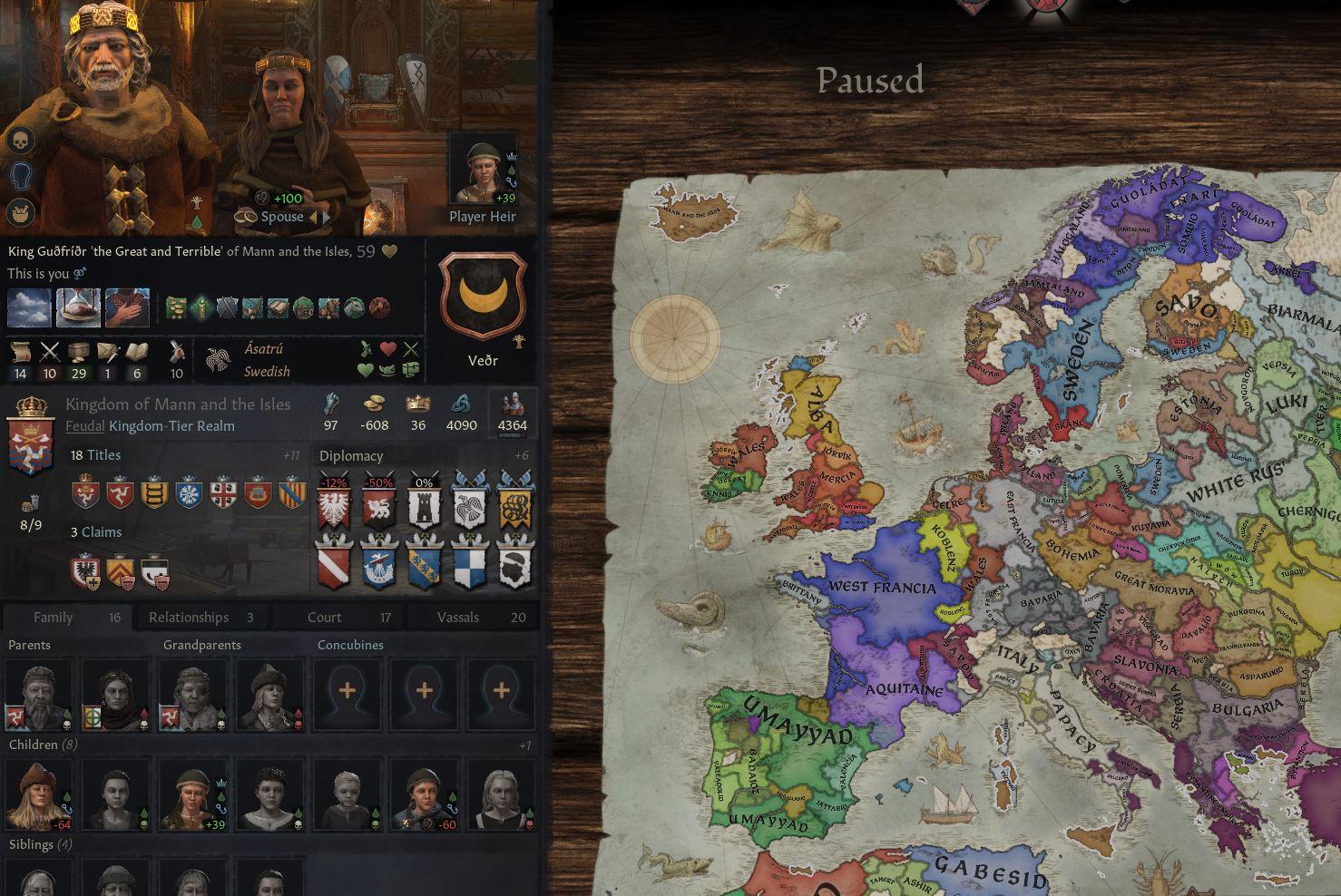1341x896 pixels.
Task: Open the piety display showing 4090
Action: tap(462, 414)
